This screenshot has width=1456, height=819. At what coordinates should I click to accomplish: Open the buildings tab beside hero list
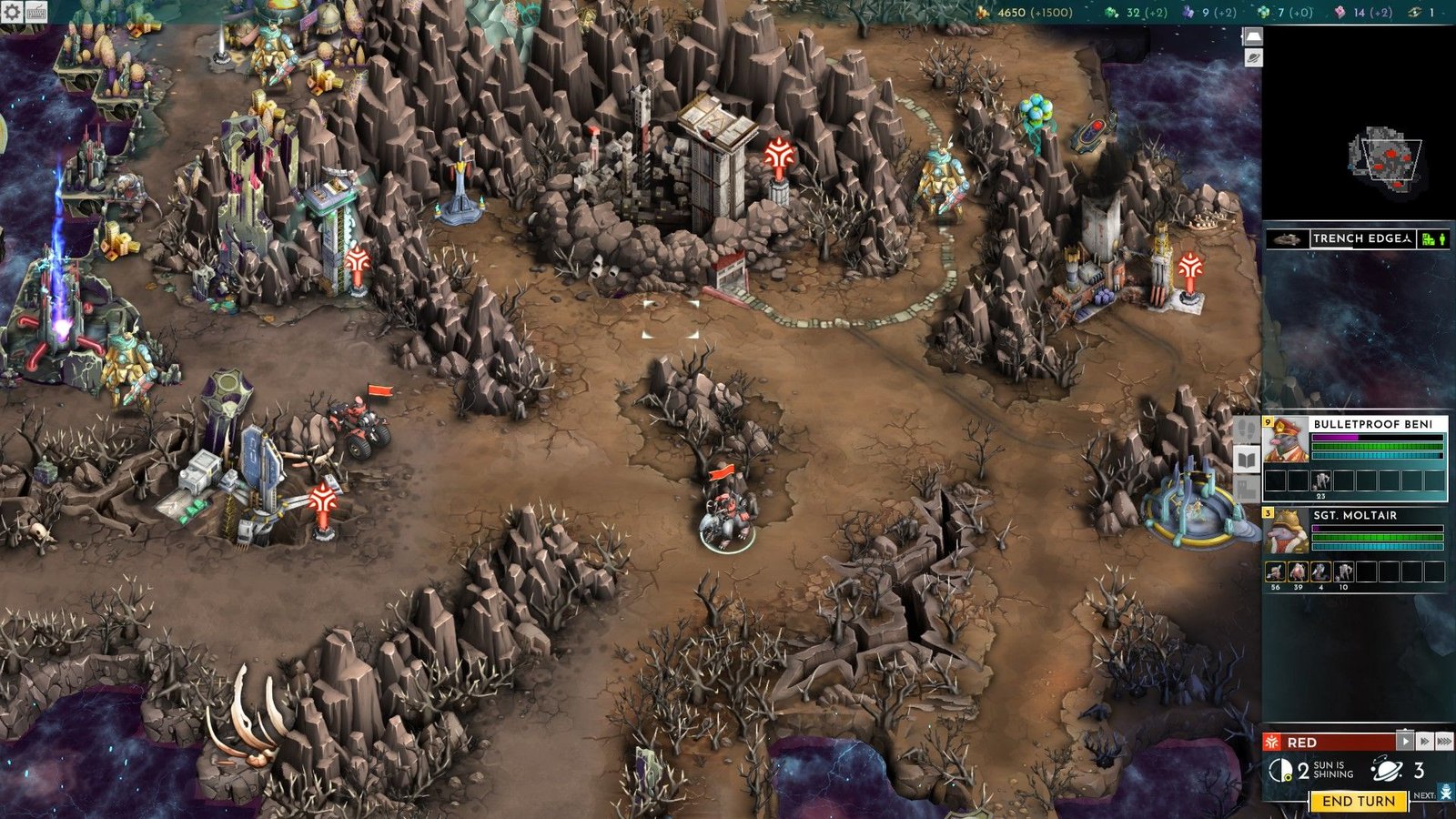(1247, 489)
